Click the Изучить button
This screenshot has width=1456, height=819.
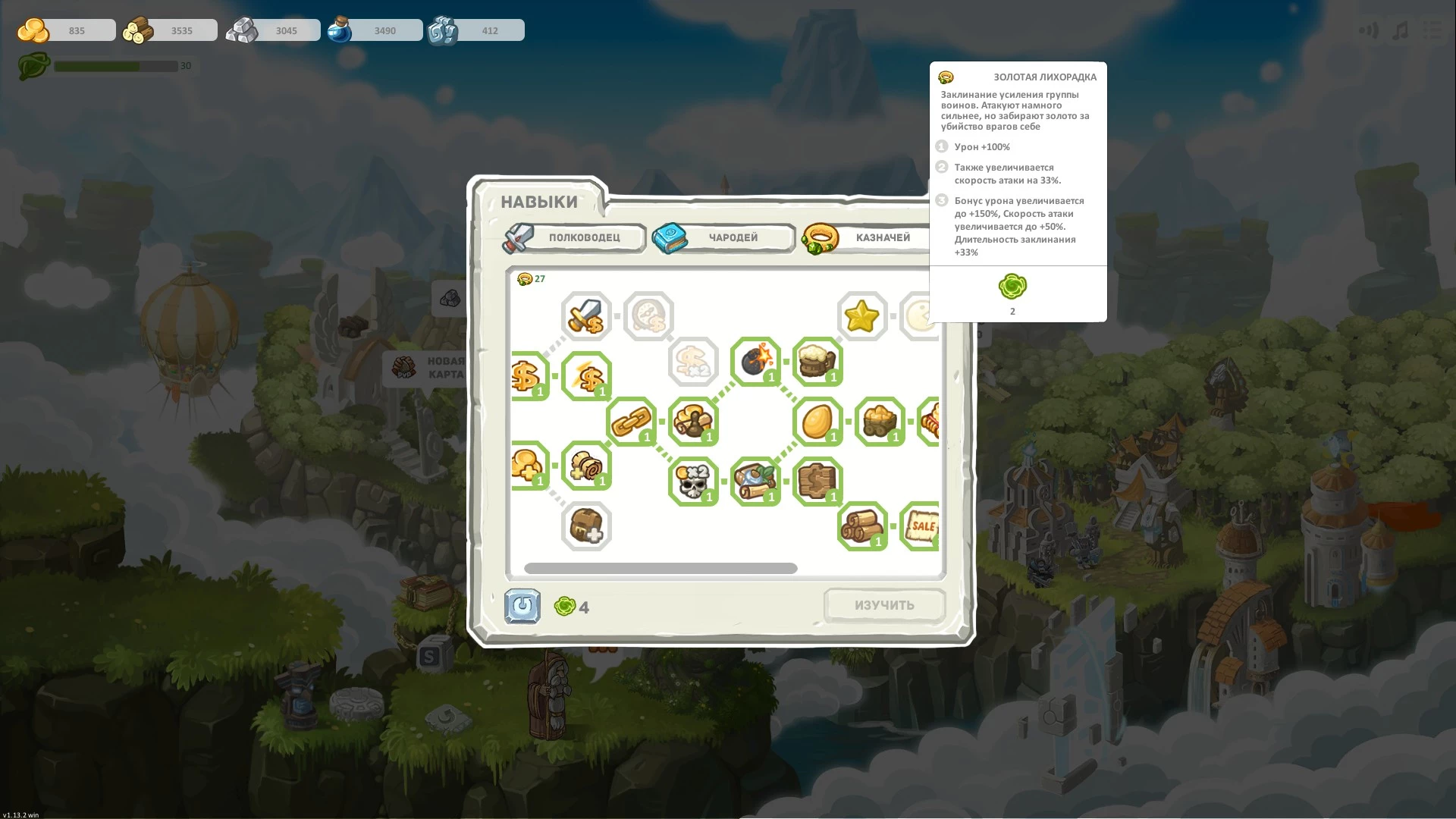click(x=884, y=605)
